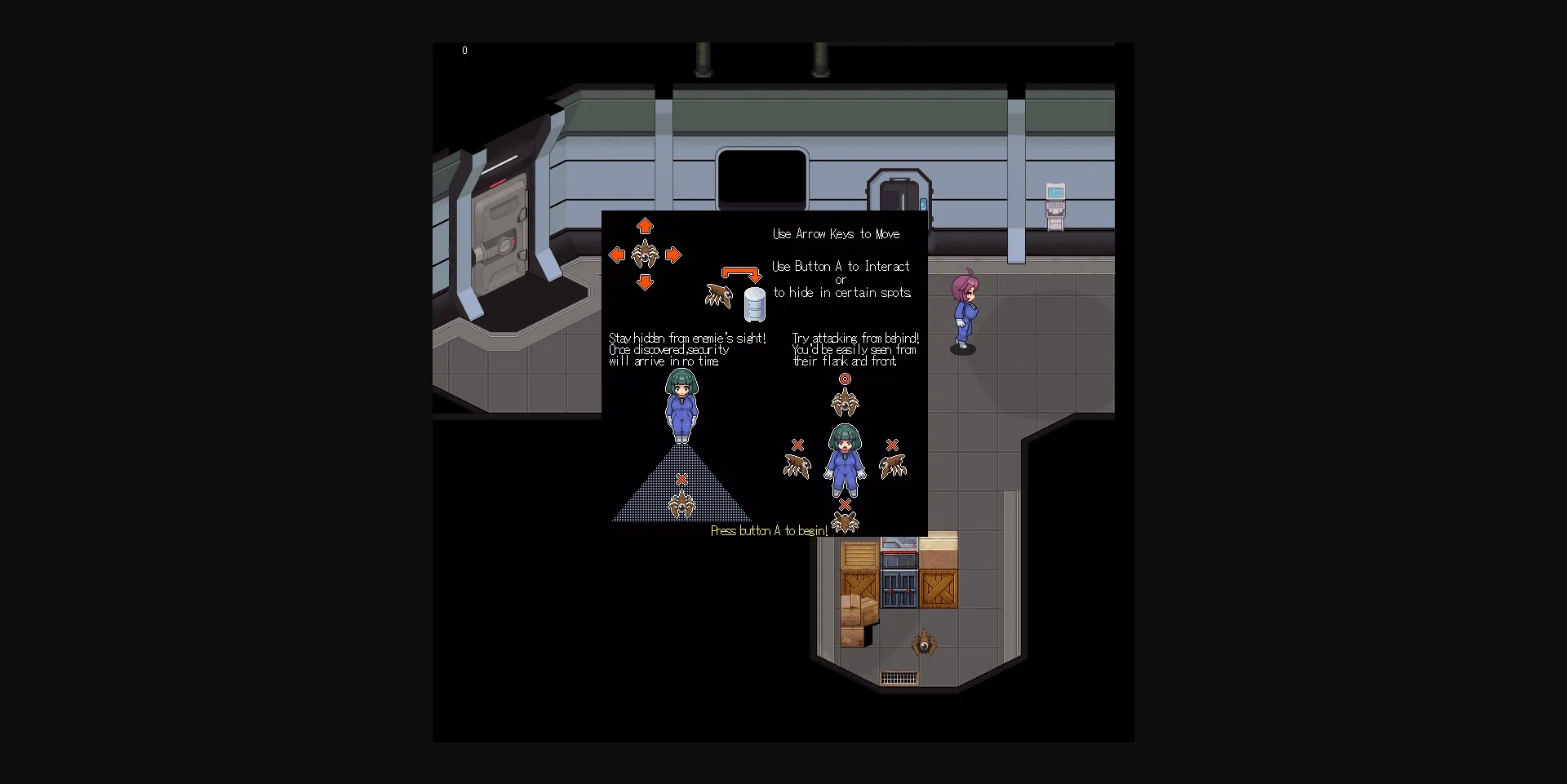Click the red X over the left spider

(797, 445)
